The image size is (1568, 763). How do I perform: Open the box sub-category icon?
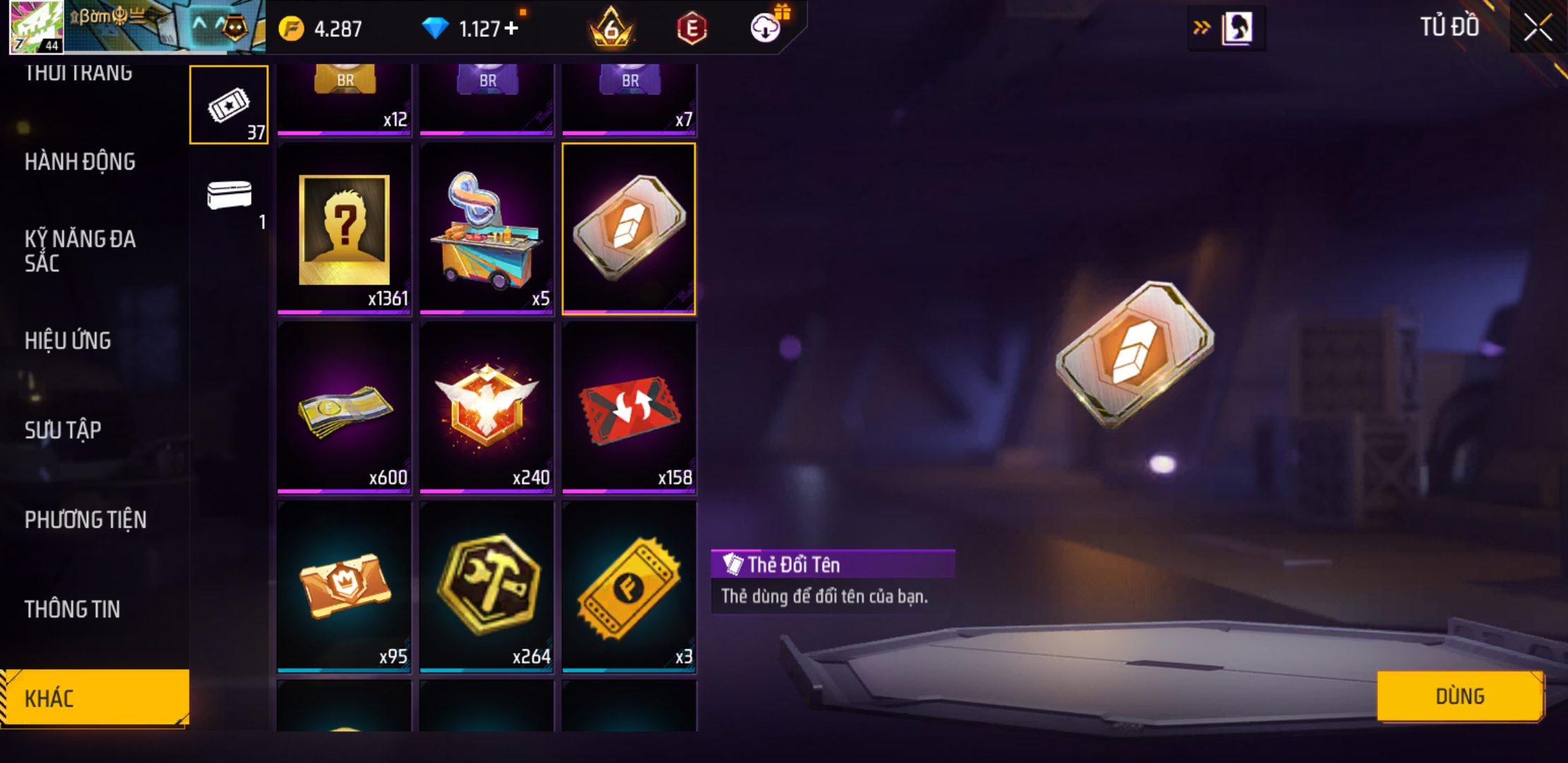[229, 196]
